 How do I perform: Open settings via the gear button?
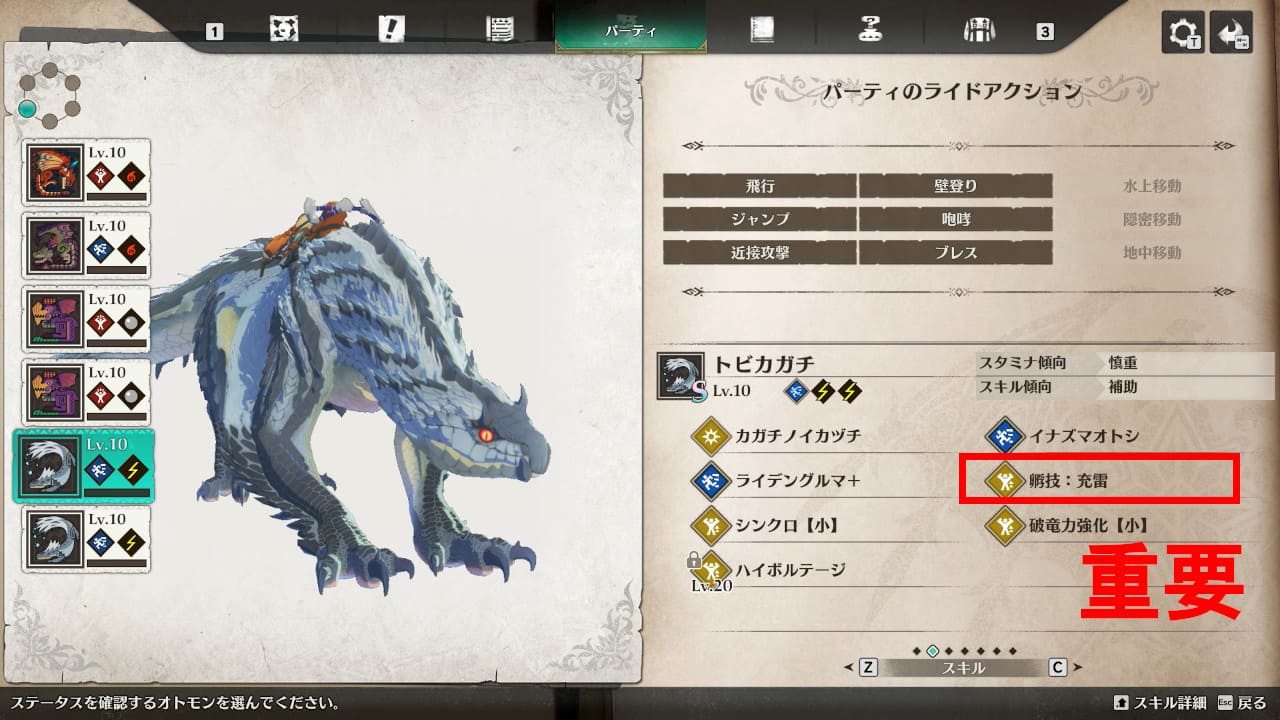[x=1182, y=32]
